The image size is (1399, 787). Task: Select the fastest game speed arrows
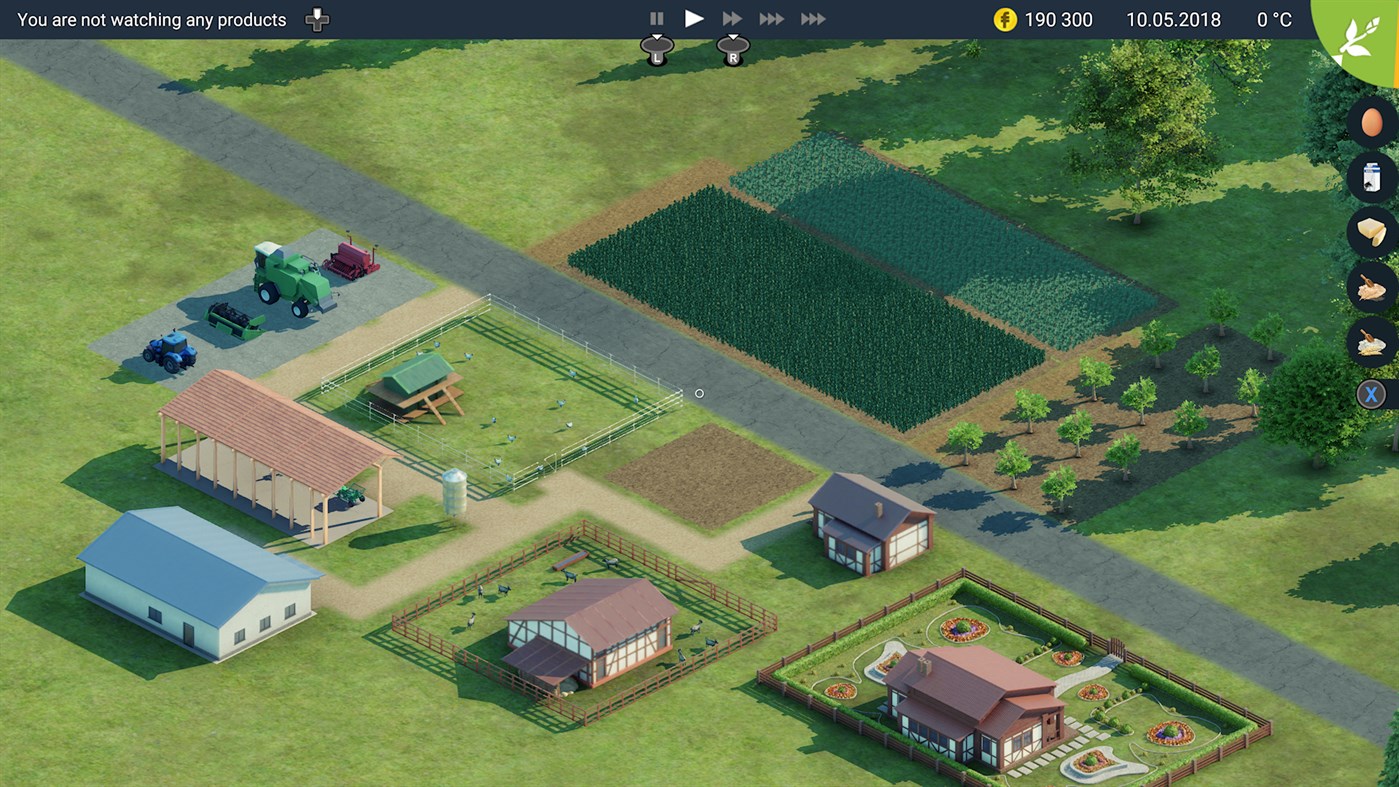coord(811,17)
